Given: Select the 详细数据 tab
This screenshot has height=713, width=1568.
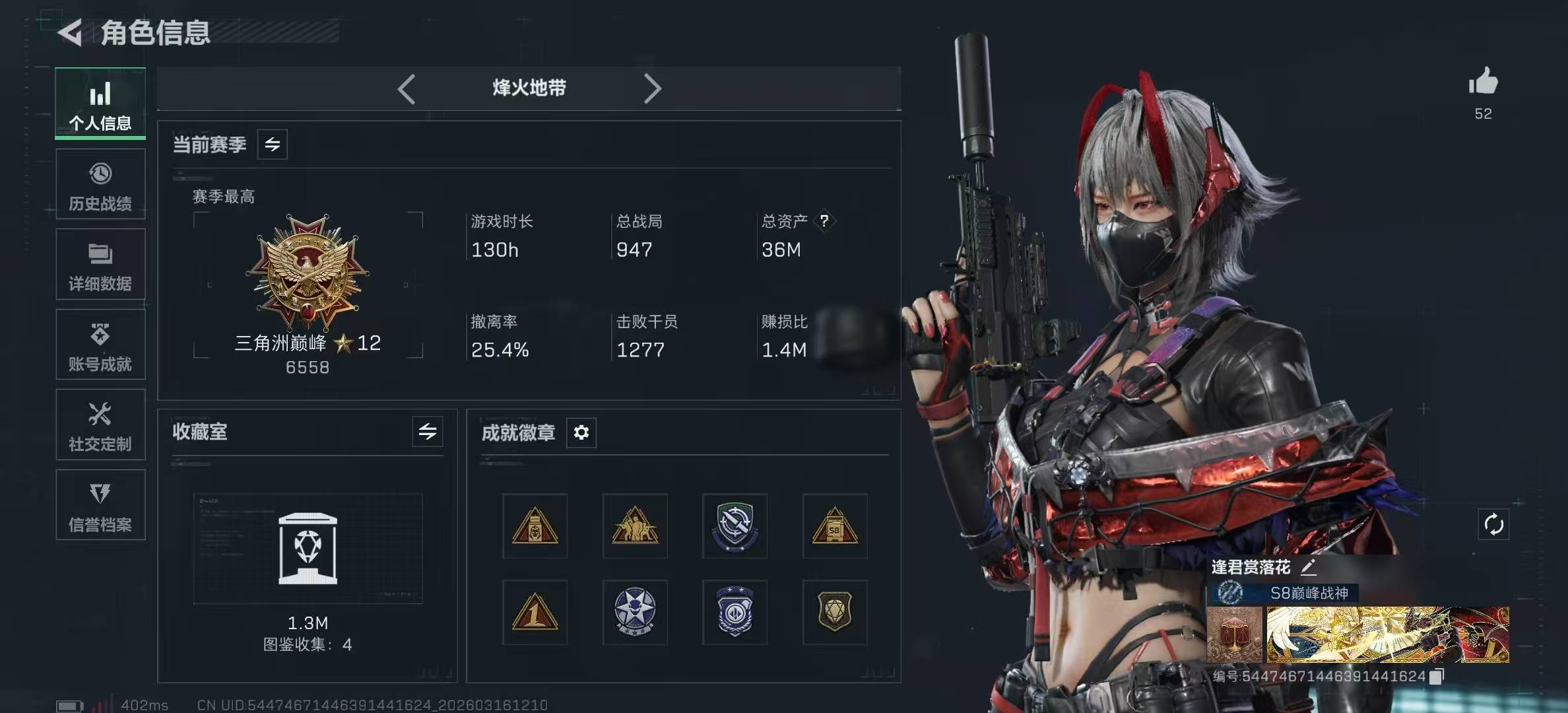Looking at the screenshot, I should (x=100, y=265).
